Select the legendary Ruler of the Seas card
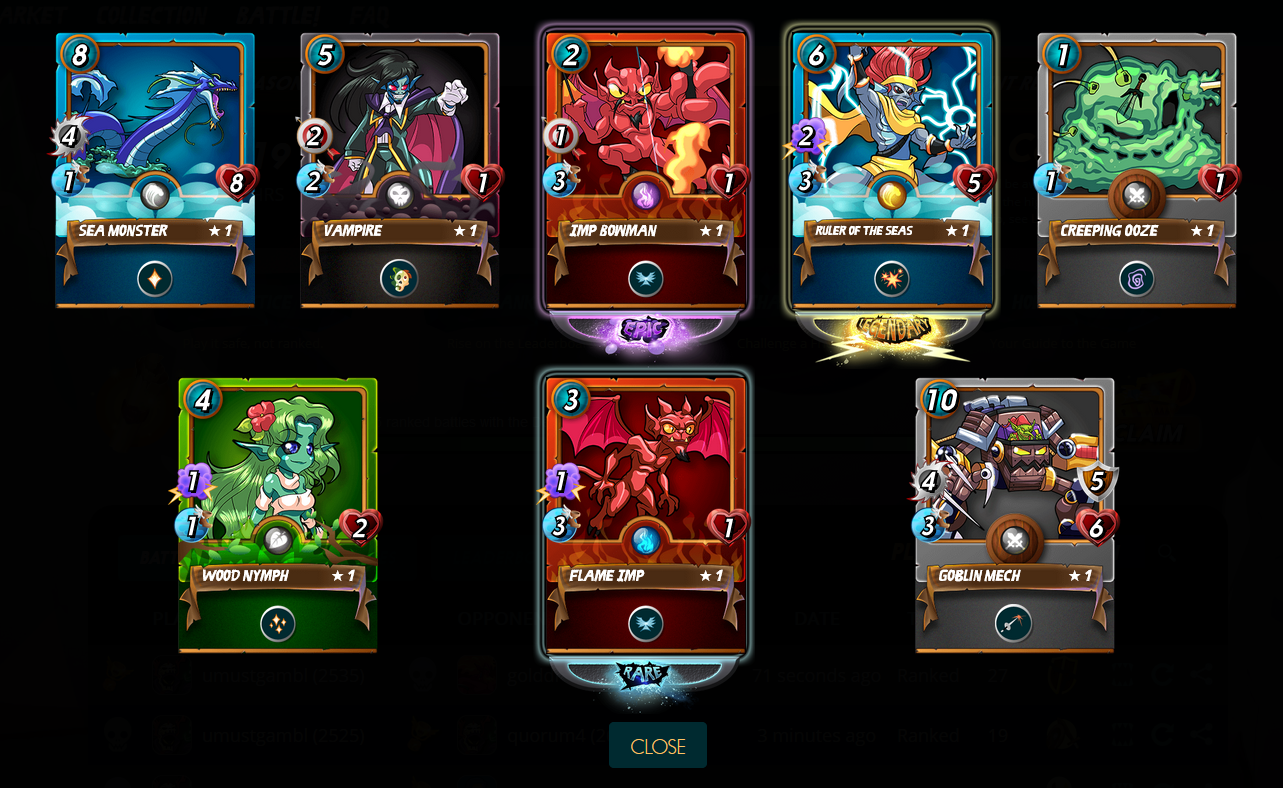Viewport: 1283px width, 788px height. point(891,170)
